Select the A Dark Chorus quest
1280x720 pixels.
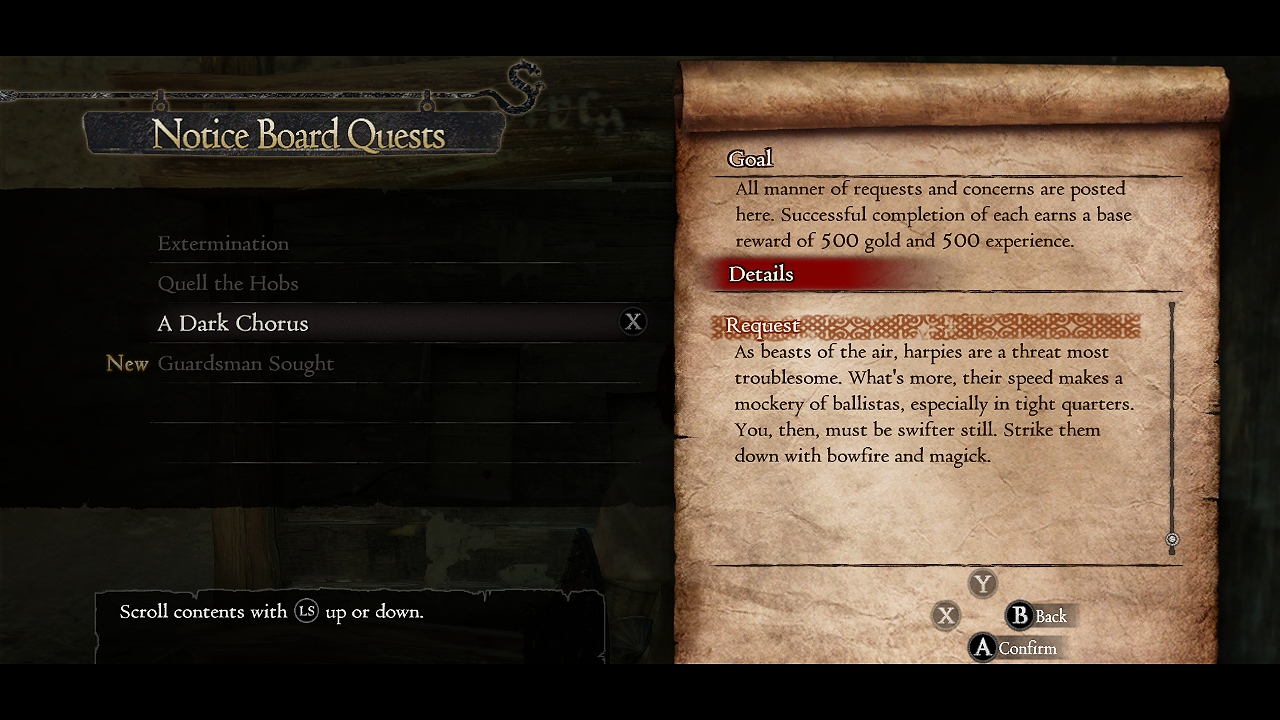point(233,324)
